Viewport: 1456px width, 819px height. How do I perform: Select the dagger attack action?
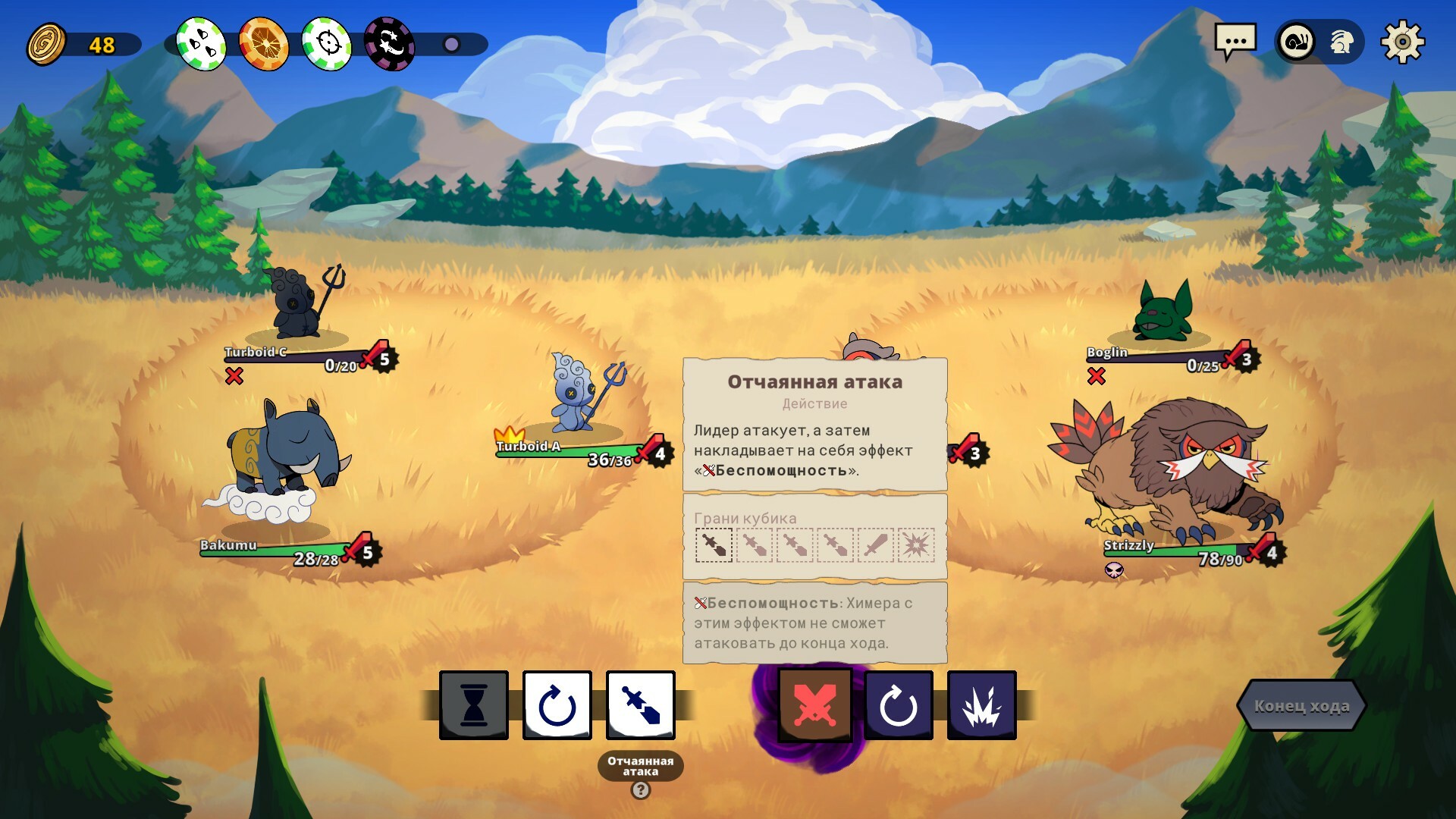(641, 704)
